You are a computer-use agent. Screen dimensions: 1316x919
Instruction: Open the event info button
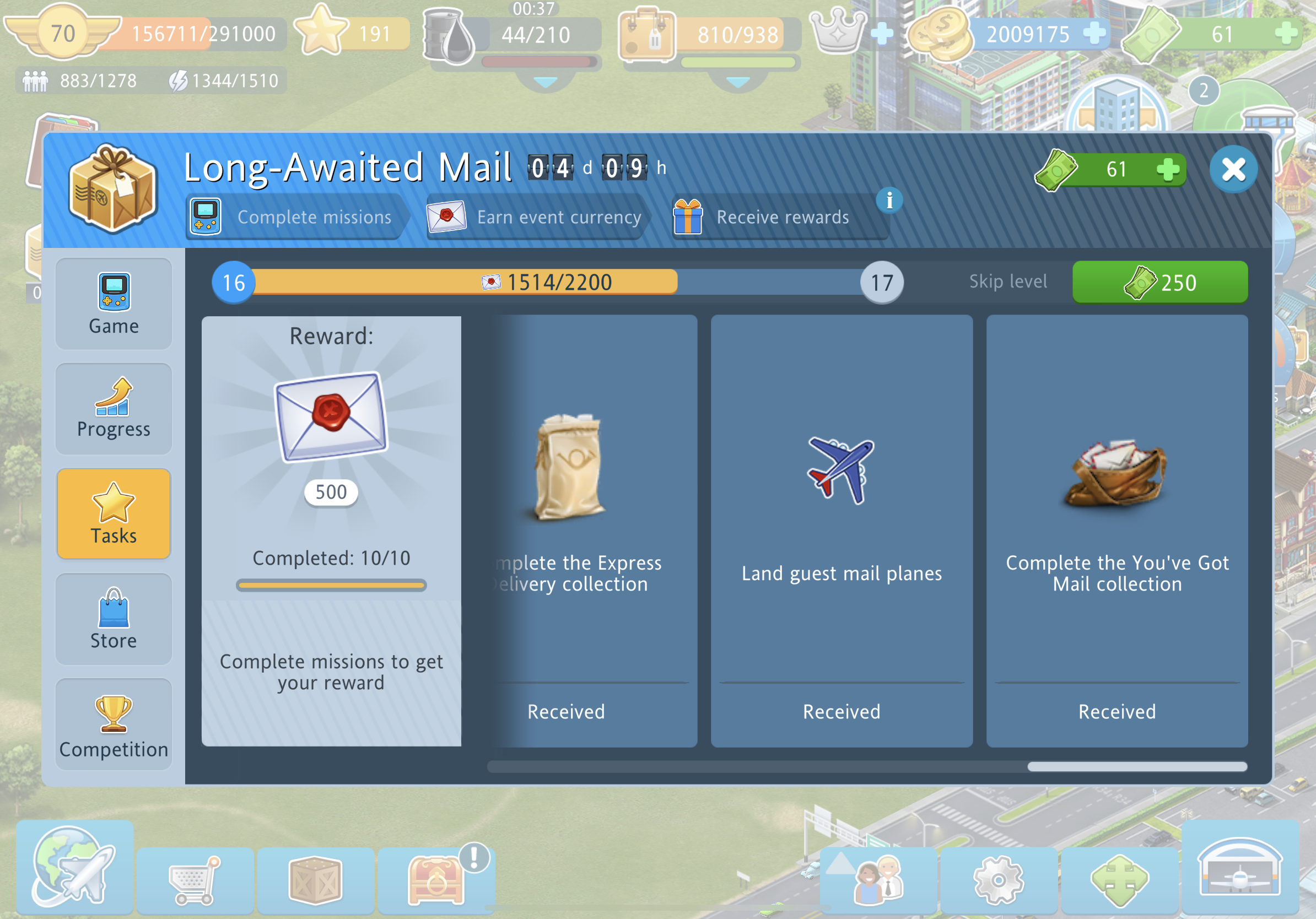889,201
